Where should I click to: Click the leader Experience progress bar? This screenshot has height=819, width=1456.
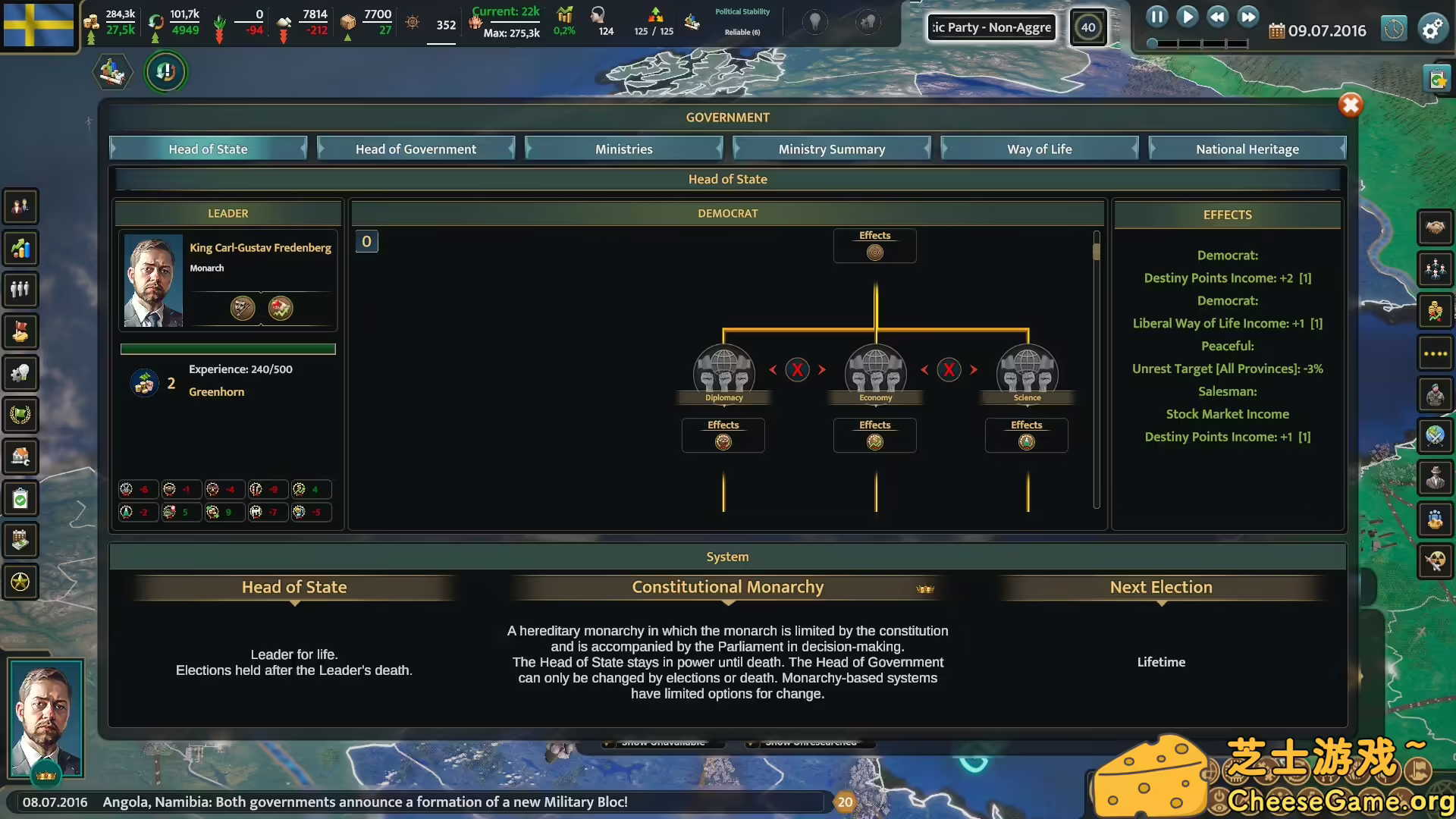(x=227, y=349)
